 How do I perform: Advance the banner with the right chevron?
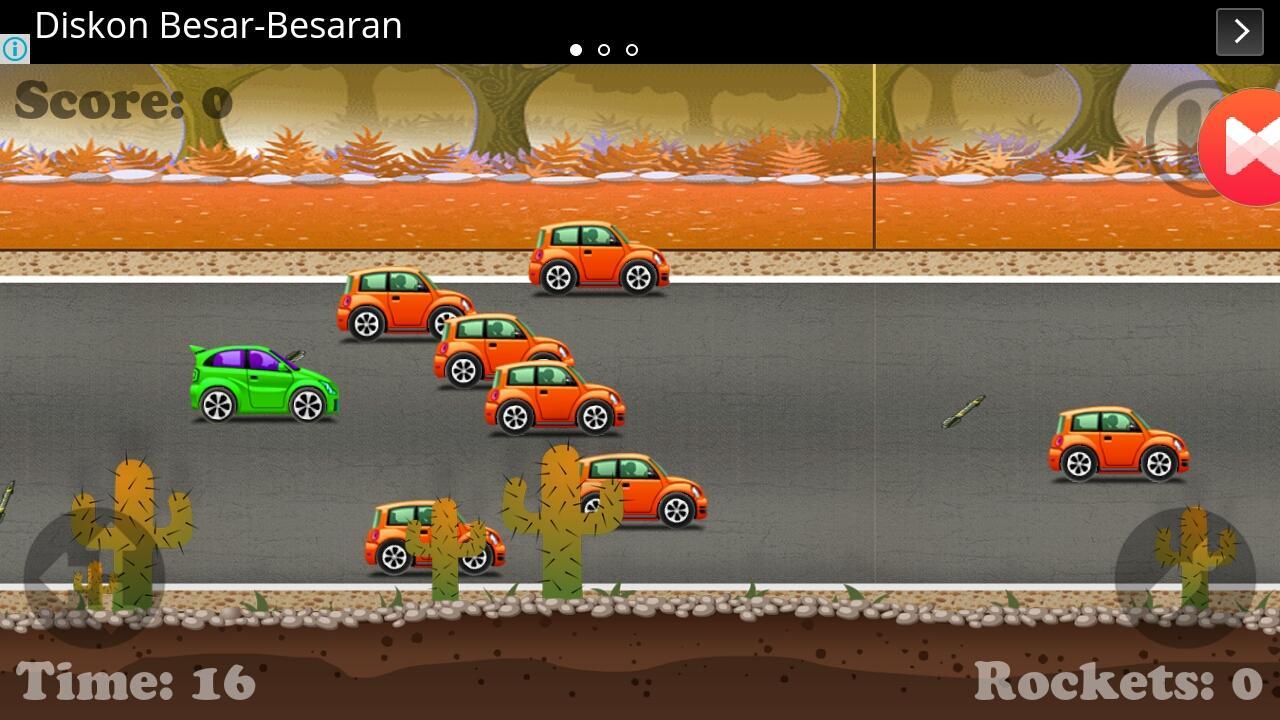pos(1239,31)
